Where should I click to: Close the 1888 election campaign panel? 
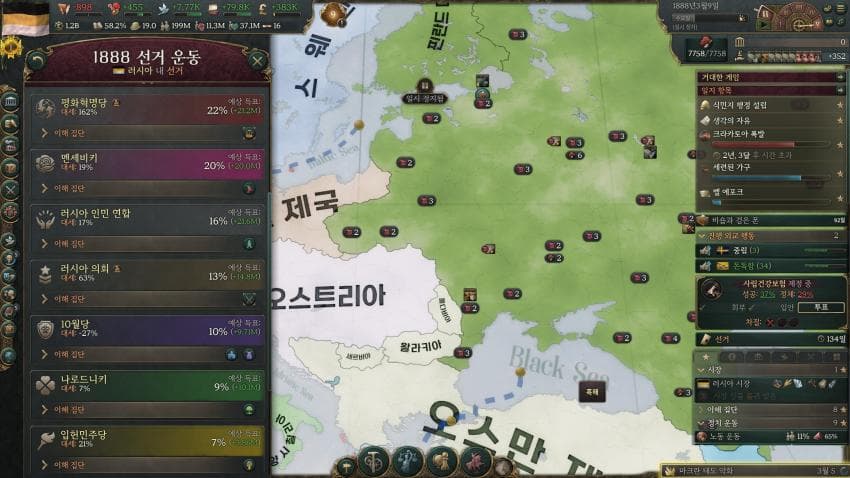click(257, 61)
